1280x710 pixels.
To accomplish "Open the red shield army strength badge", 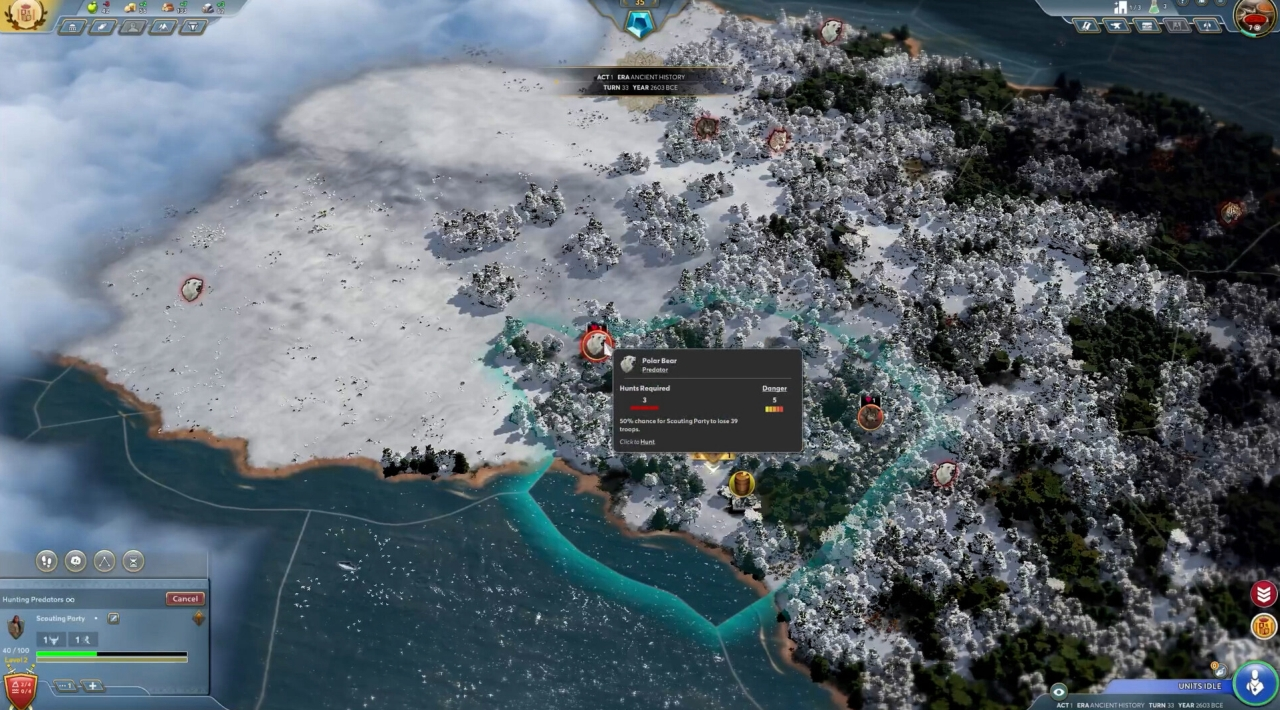I will (20, 687).
